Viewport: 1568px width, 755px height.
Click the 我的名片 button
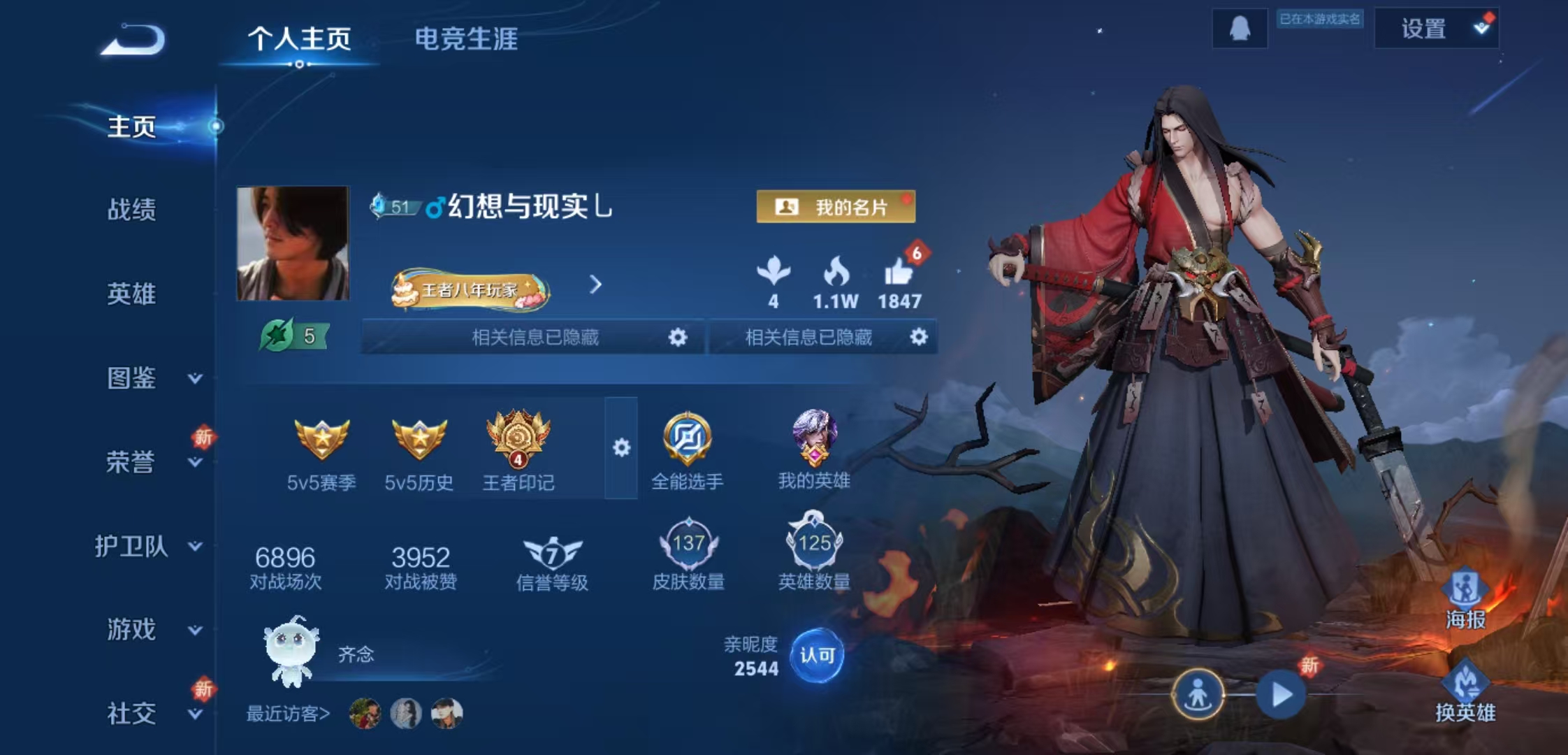coord(839,206)
